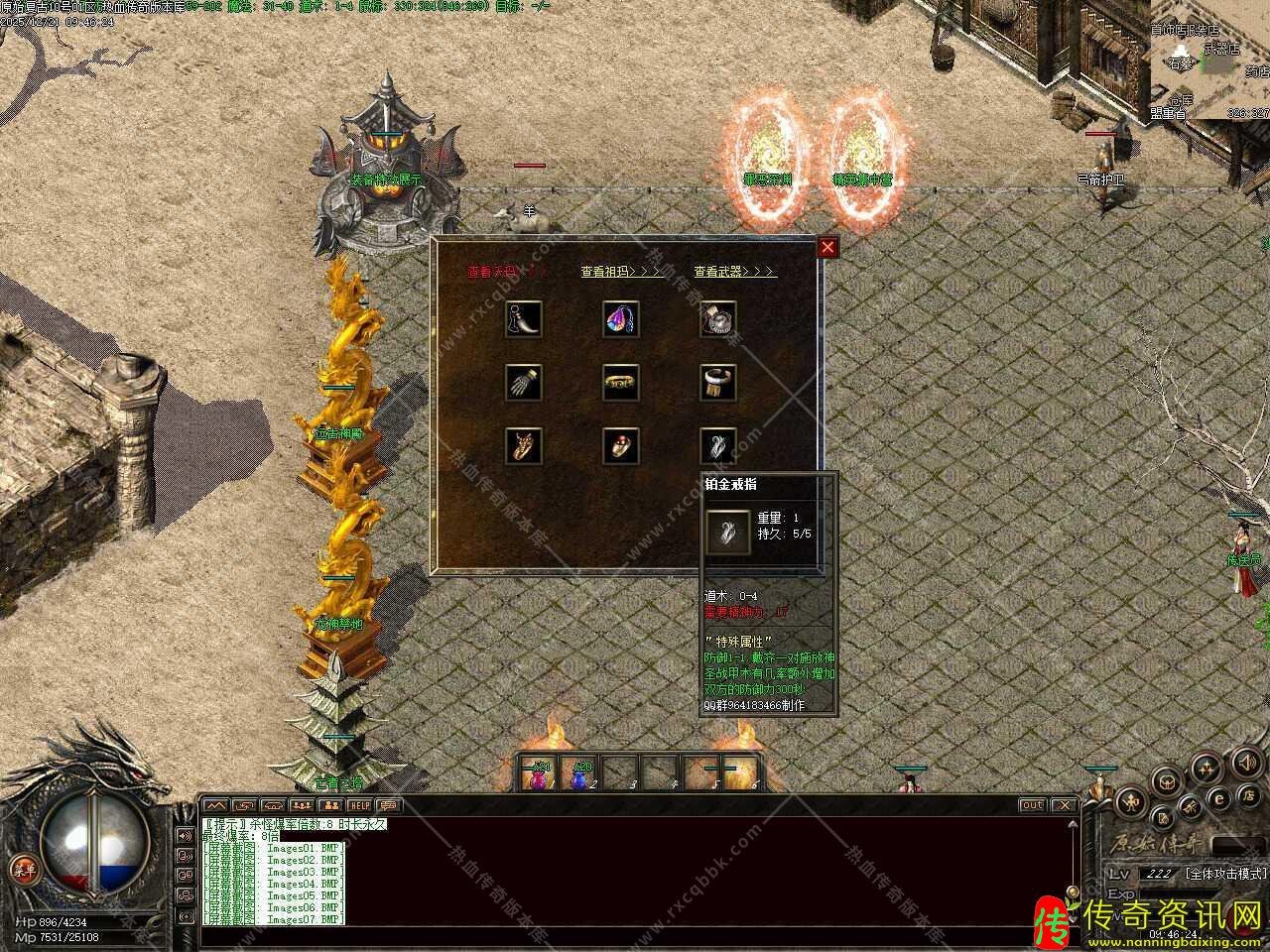Select the golden band bracelet item
This screenshot has width=1270, height=952.
(620, 382)
